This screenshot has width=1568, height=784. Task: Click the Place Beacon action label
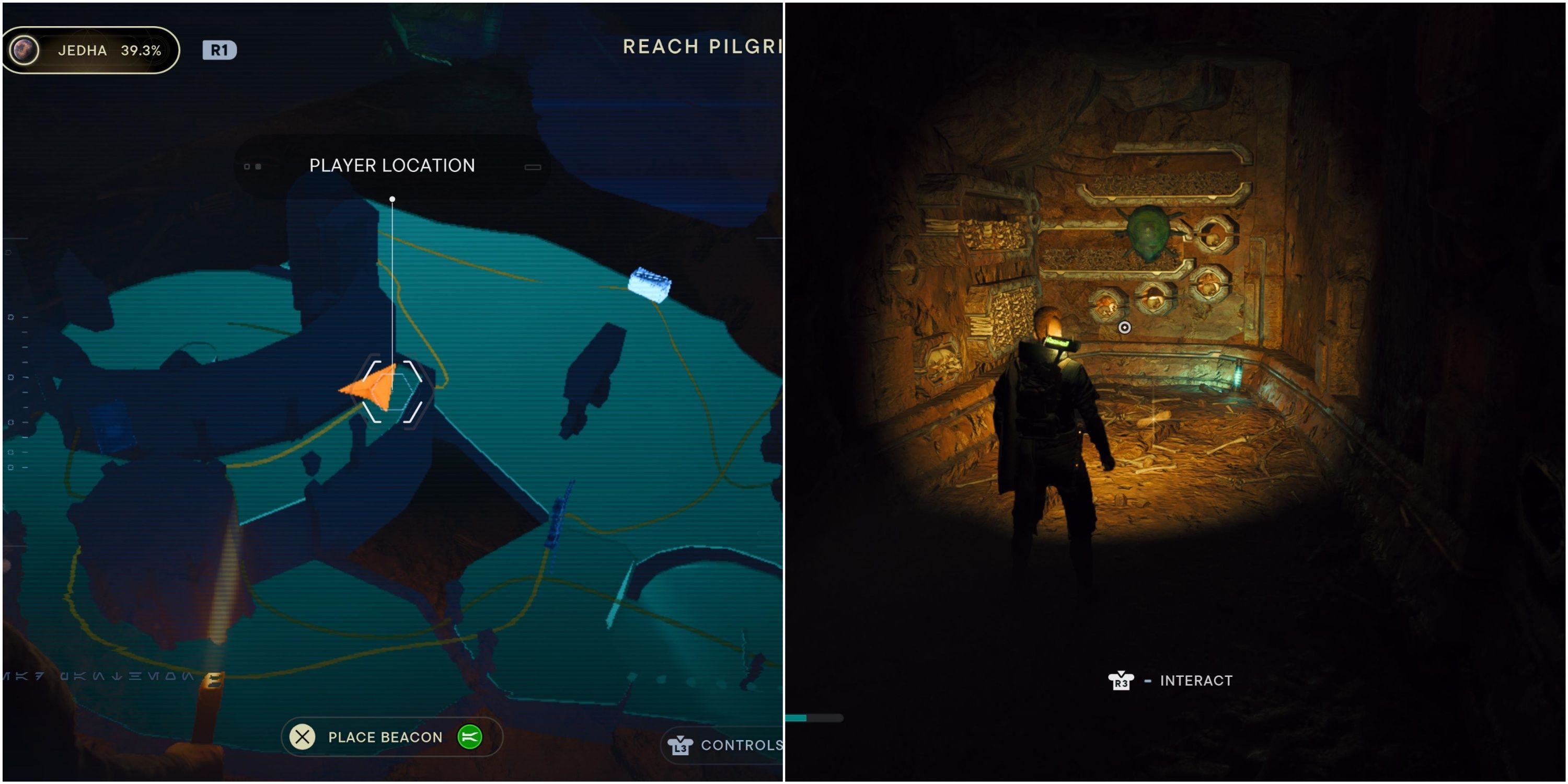[385, 737]
